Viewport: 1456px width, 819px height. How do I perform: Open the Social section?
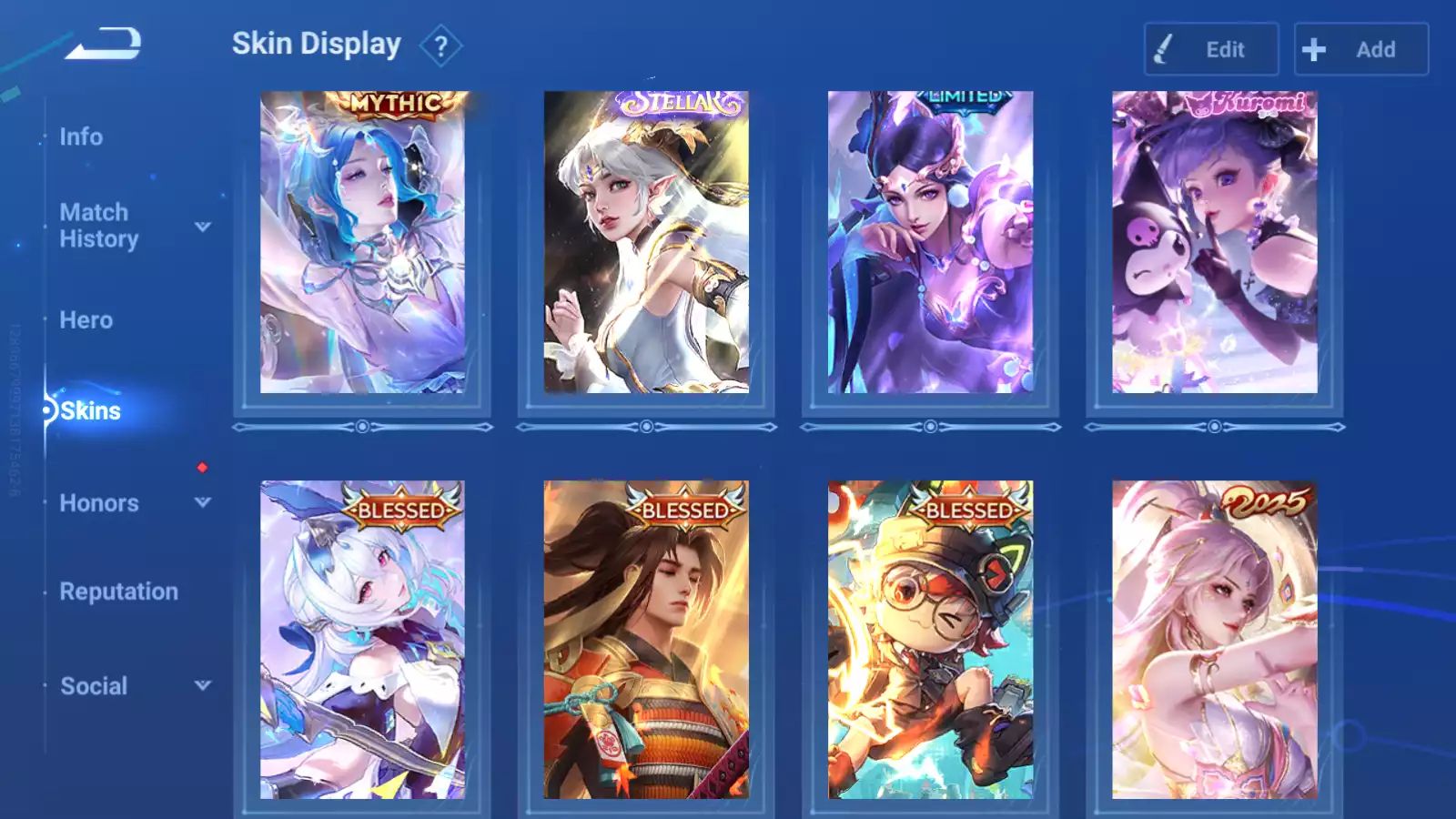[93, 686]
